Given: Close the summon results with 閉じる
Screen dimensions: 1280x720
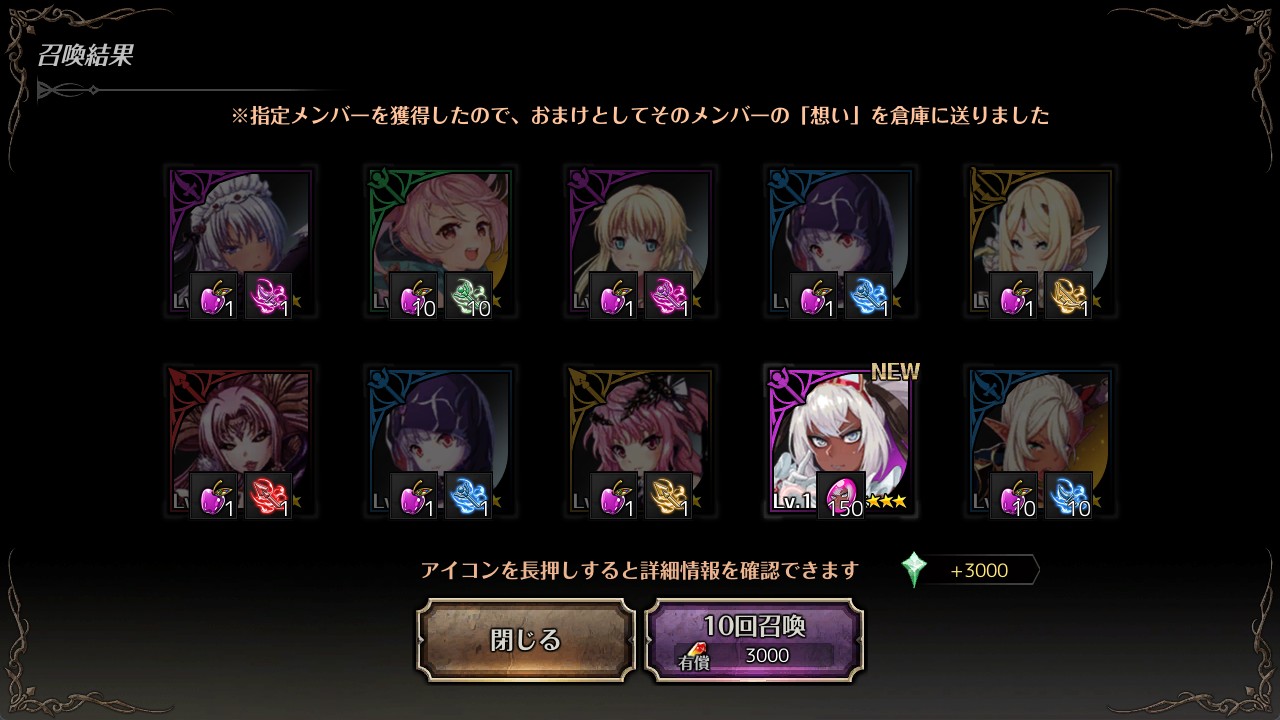Looking at the screenshot, I should tap(526, 640).
